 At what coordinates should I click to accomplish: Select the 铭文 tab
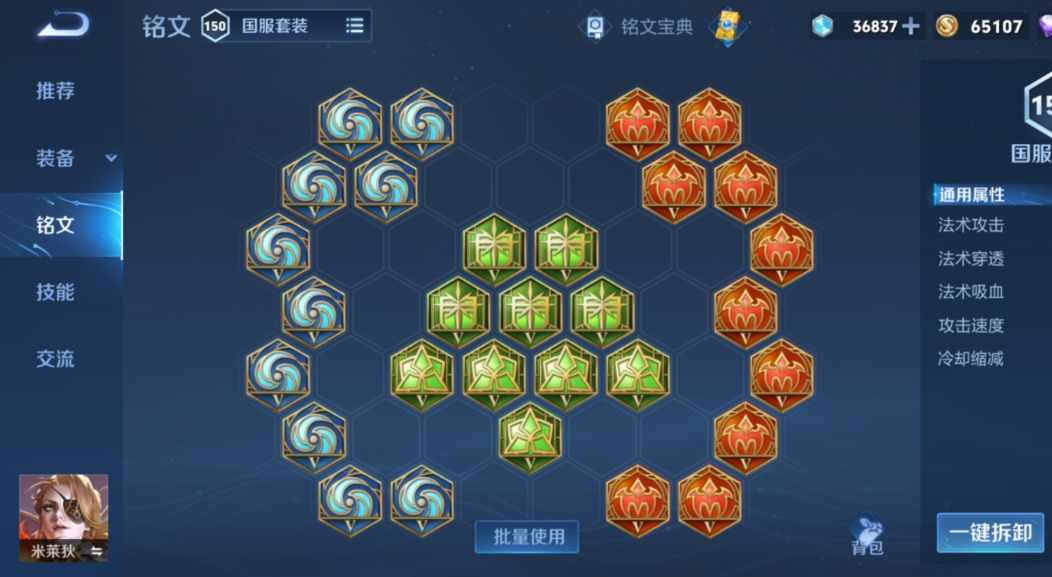(x=56, y=225)
